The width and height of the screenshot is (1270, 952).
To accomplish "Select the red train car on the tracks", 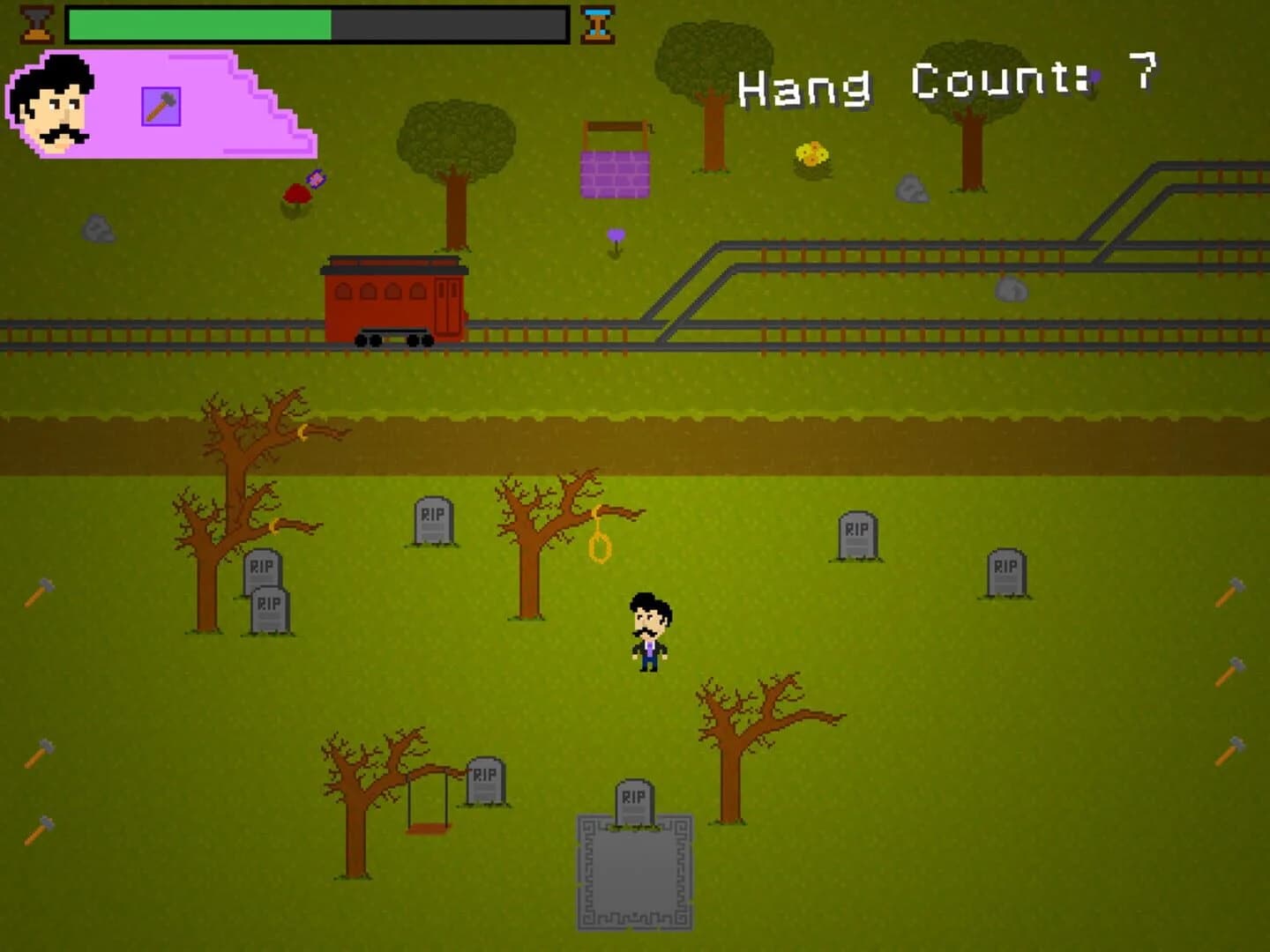I will [x=394, y=300].
